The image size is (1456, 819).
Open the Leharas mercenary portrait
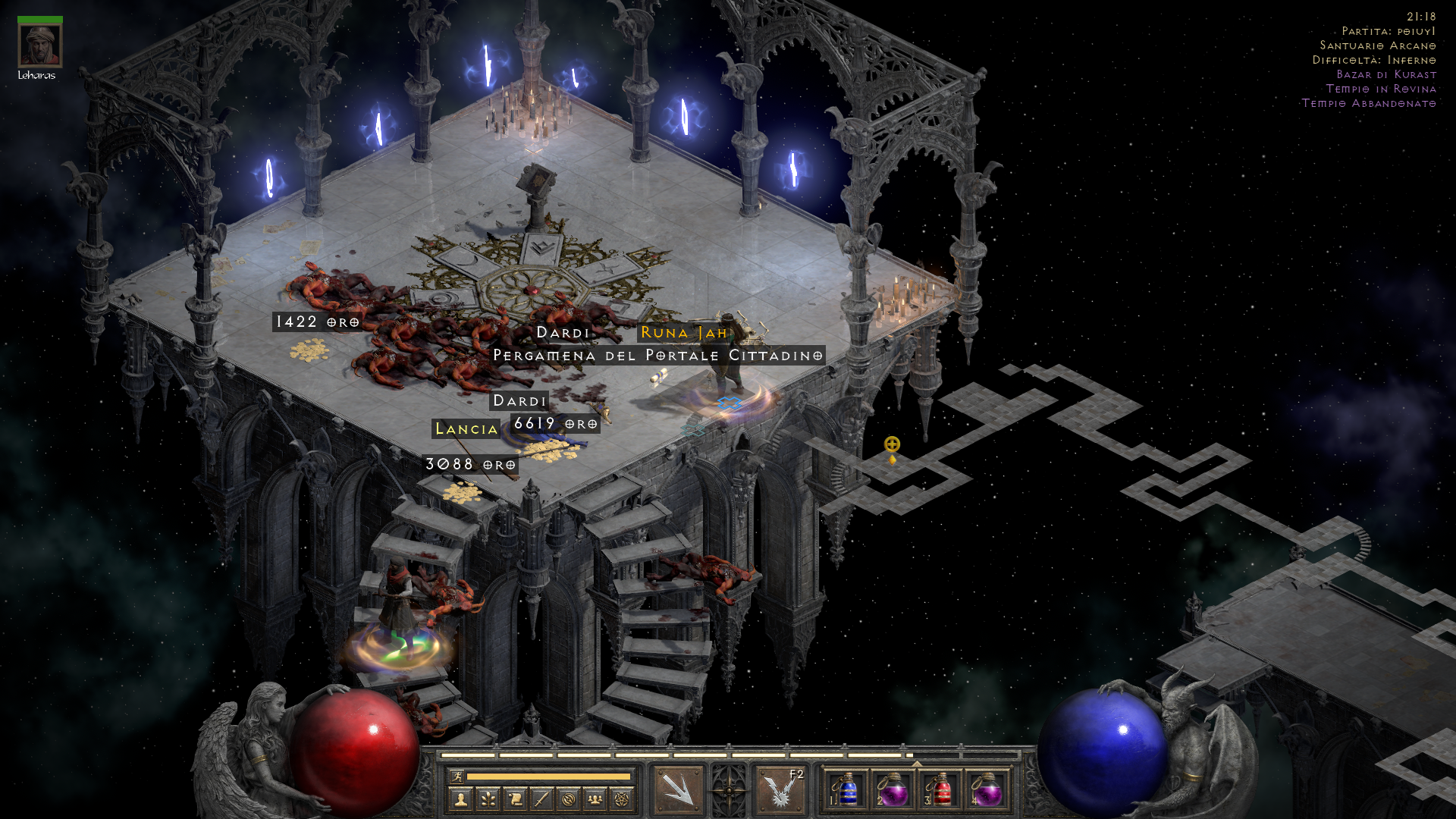coord(40,45)
